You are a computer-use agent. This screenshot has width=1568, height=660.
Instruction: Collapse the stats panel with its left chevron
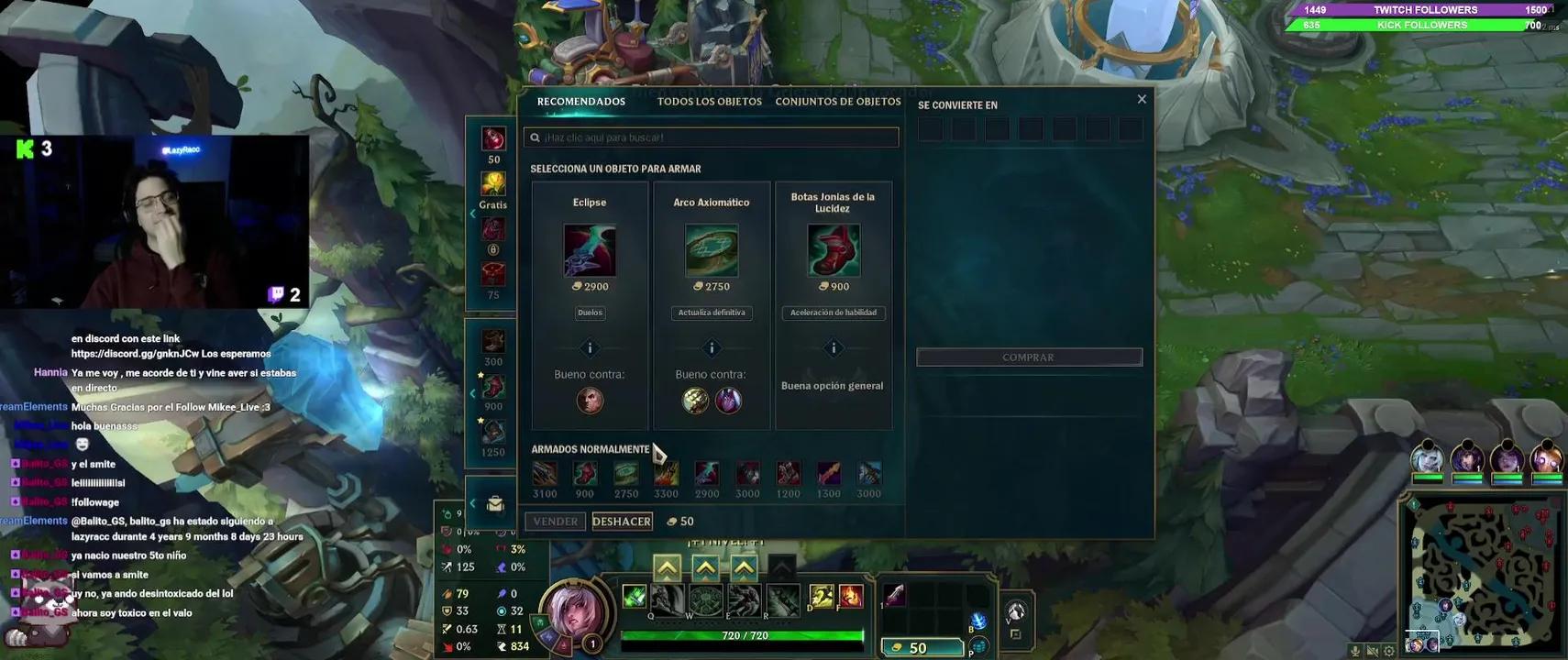click(473, 502)
